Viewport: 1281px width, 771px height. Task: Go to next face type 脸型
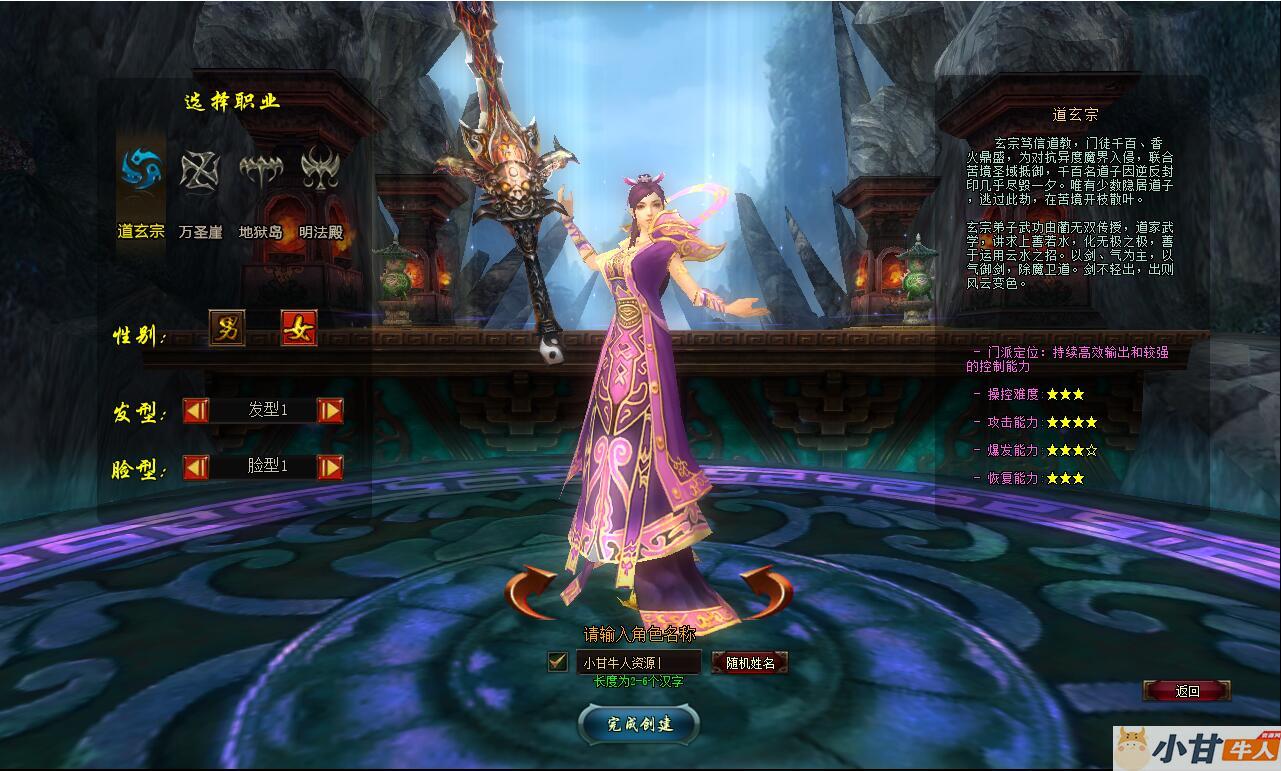(330, 467)
